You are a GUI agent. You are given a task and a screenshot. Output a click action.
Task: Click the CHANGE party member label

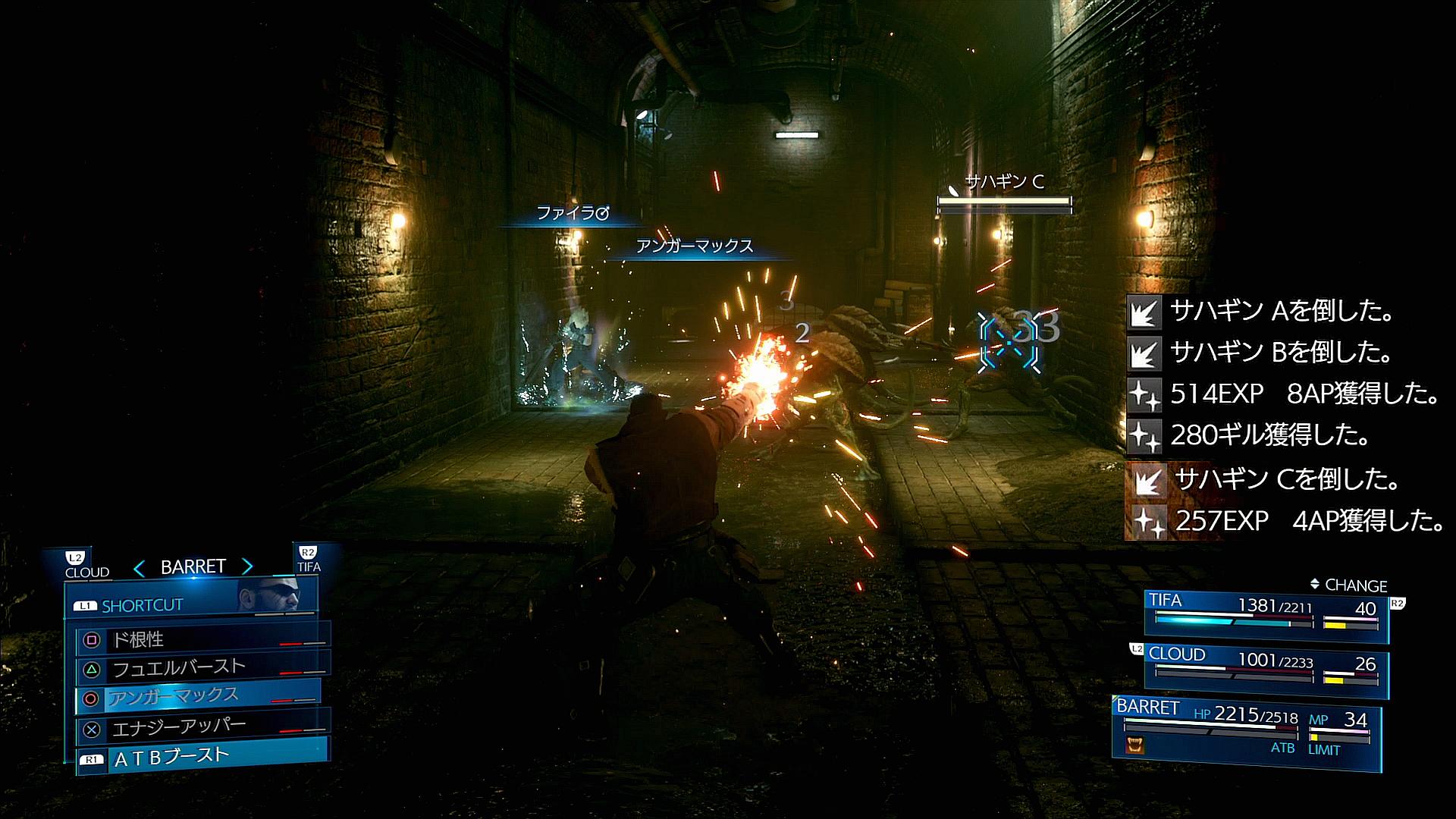click(1348, 585)
